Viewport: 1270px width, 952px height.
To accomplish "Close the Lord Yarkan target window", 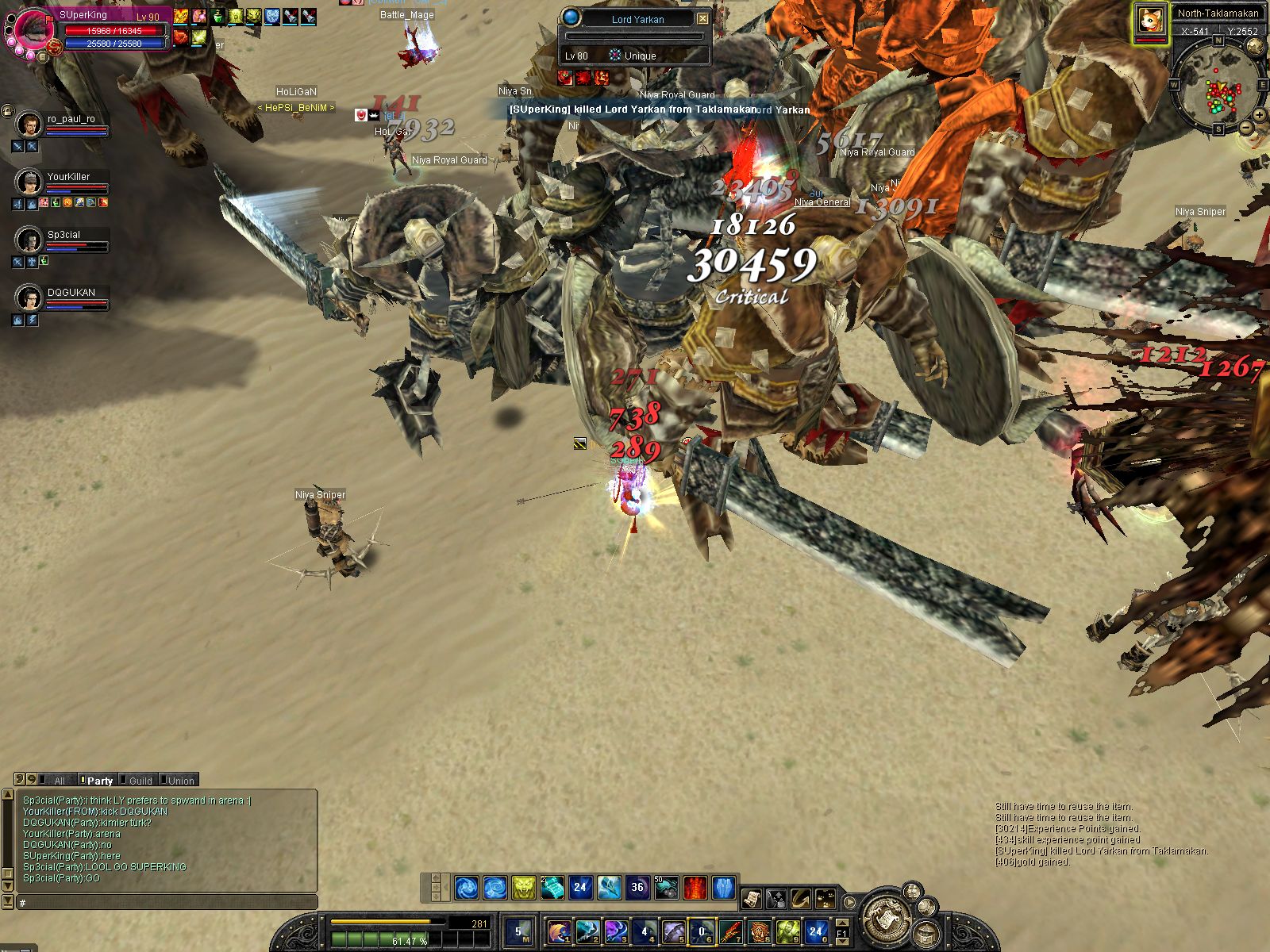I will pos(702,18).
